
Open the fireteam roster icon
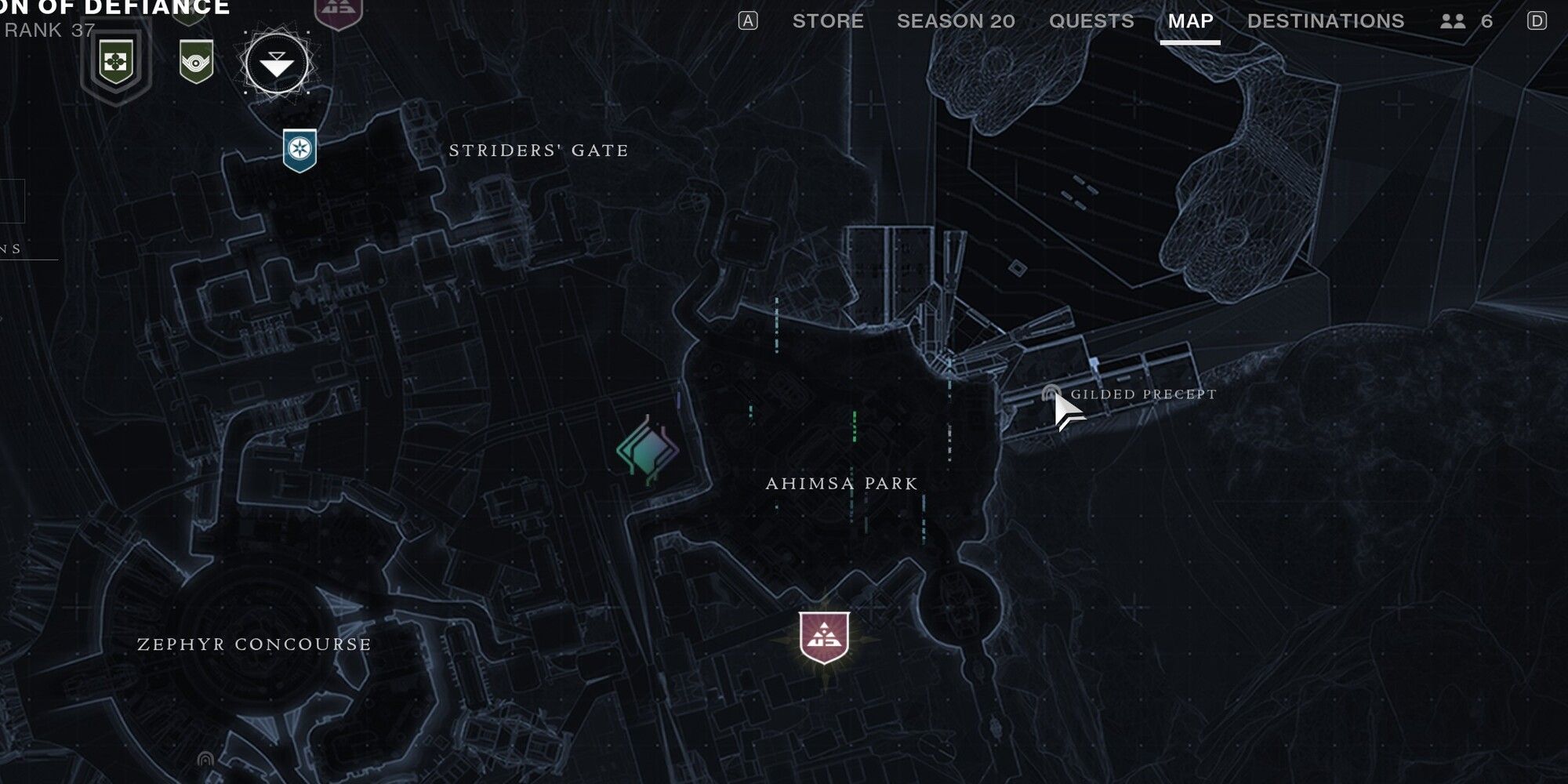(1453, 21)
